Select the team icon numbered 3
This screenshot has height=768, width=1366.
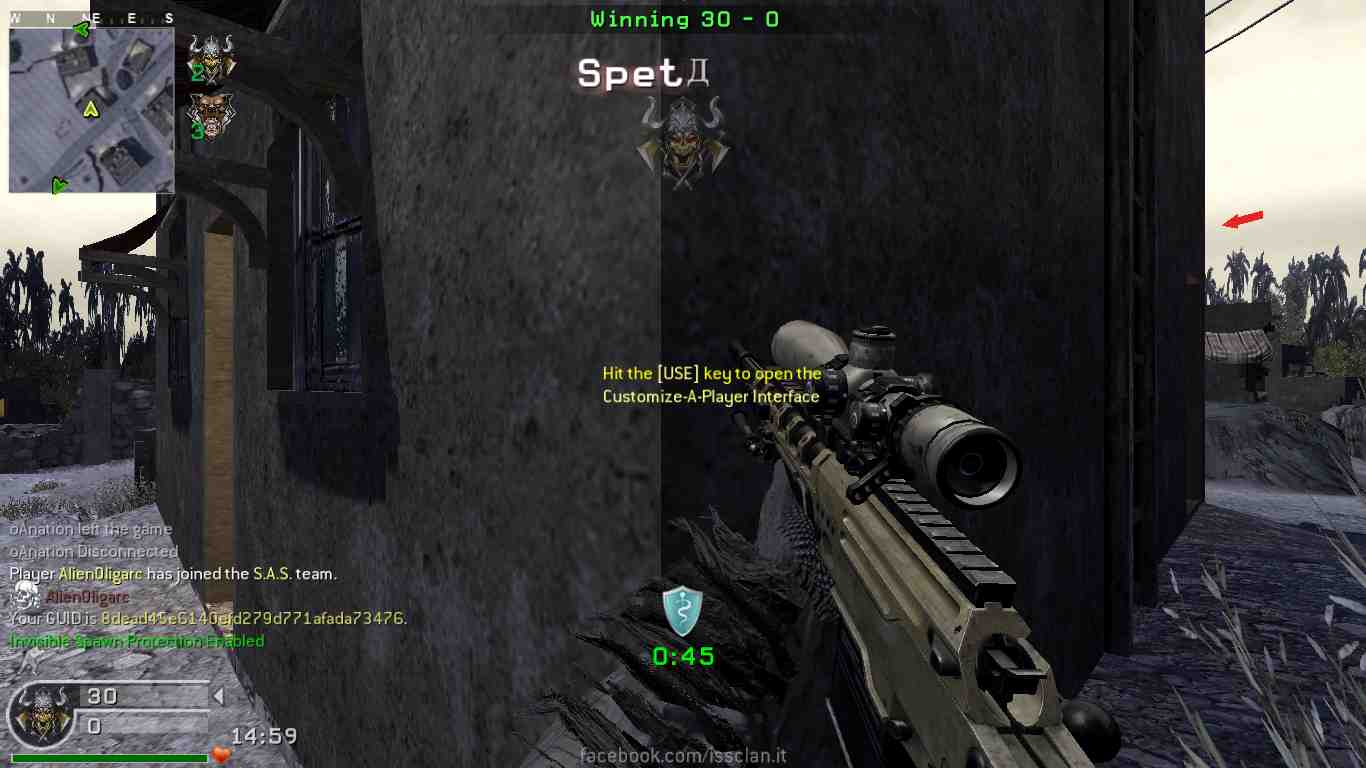click(210, 116)
